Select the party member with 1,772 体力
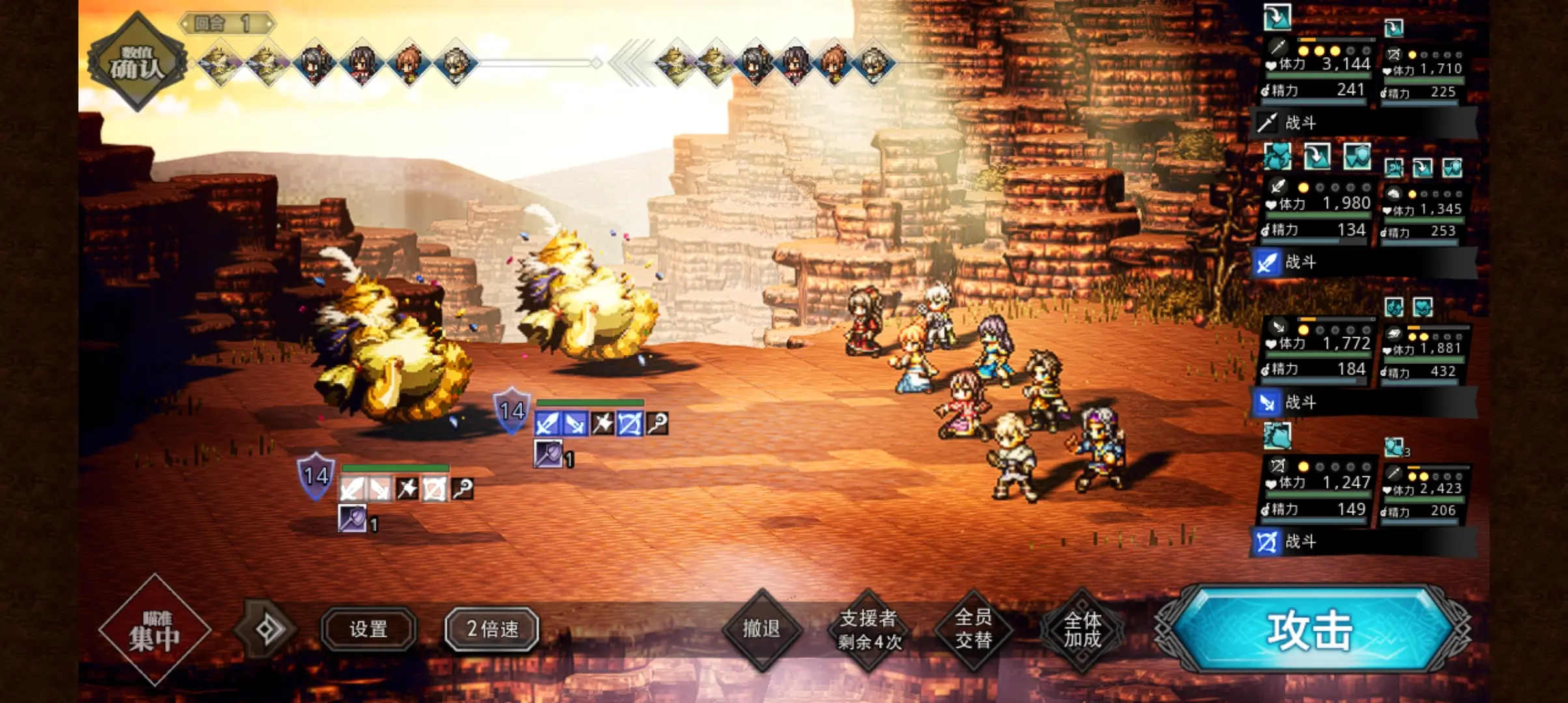Screen dimensions: 1568x703 (x=1317, y=349)
